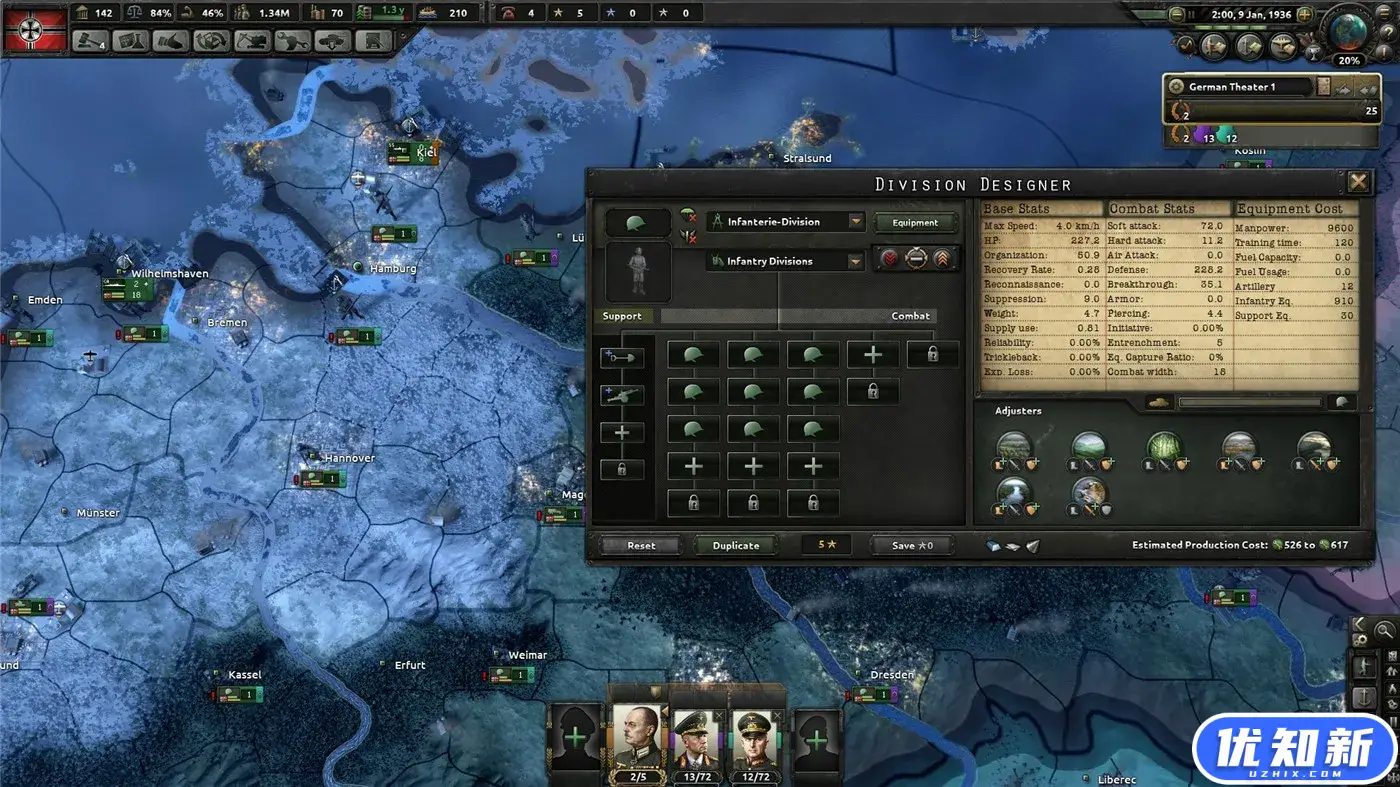Switch to the Combat tab

(910, 316)
